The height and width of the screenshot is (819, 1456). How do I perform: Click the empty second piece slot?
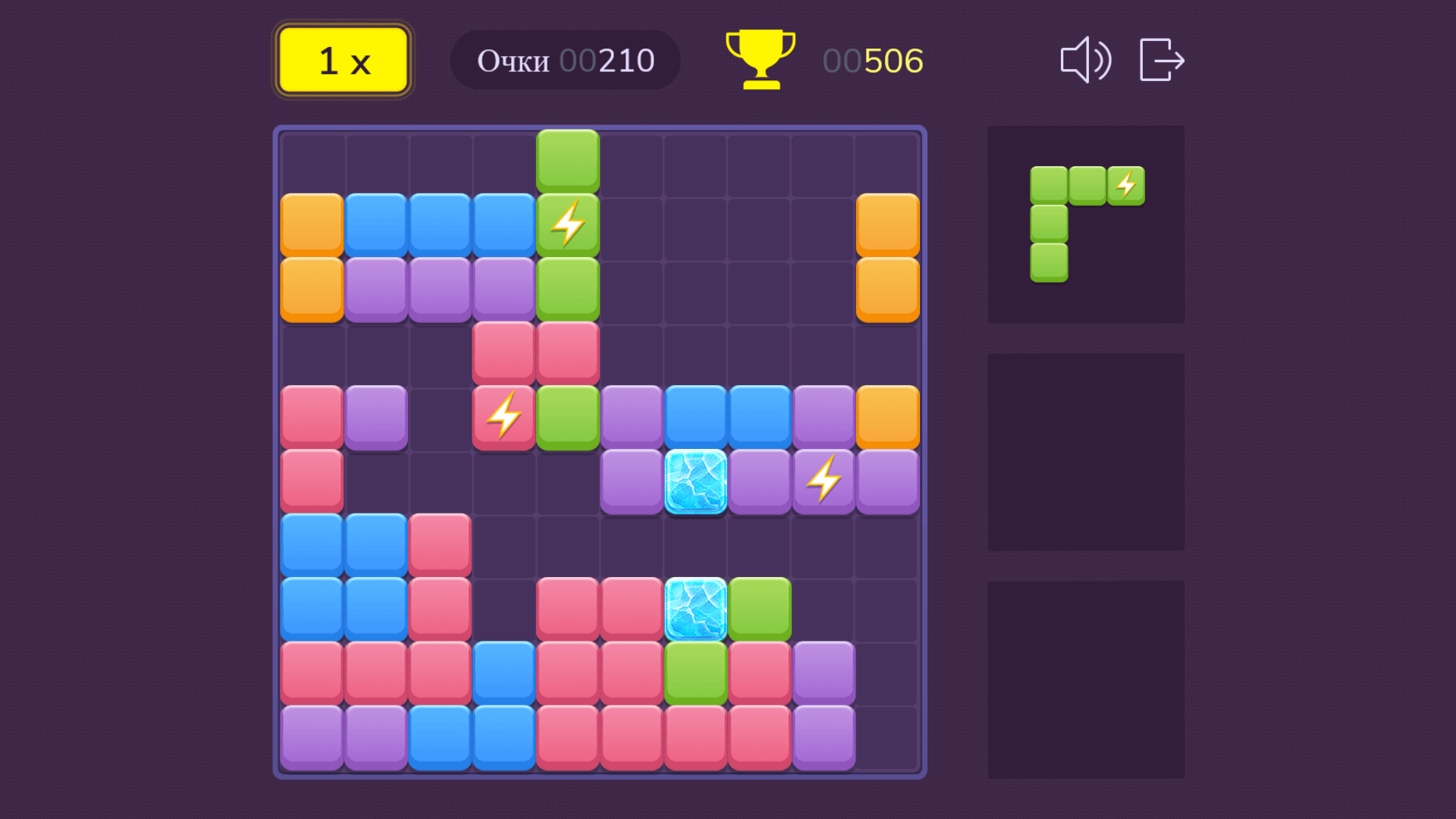1086,451
